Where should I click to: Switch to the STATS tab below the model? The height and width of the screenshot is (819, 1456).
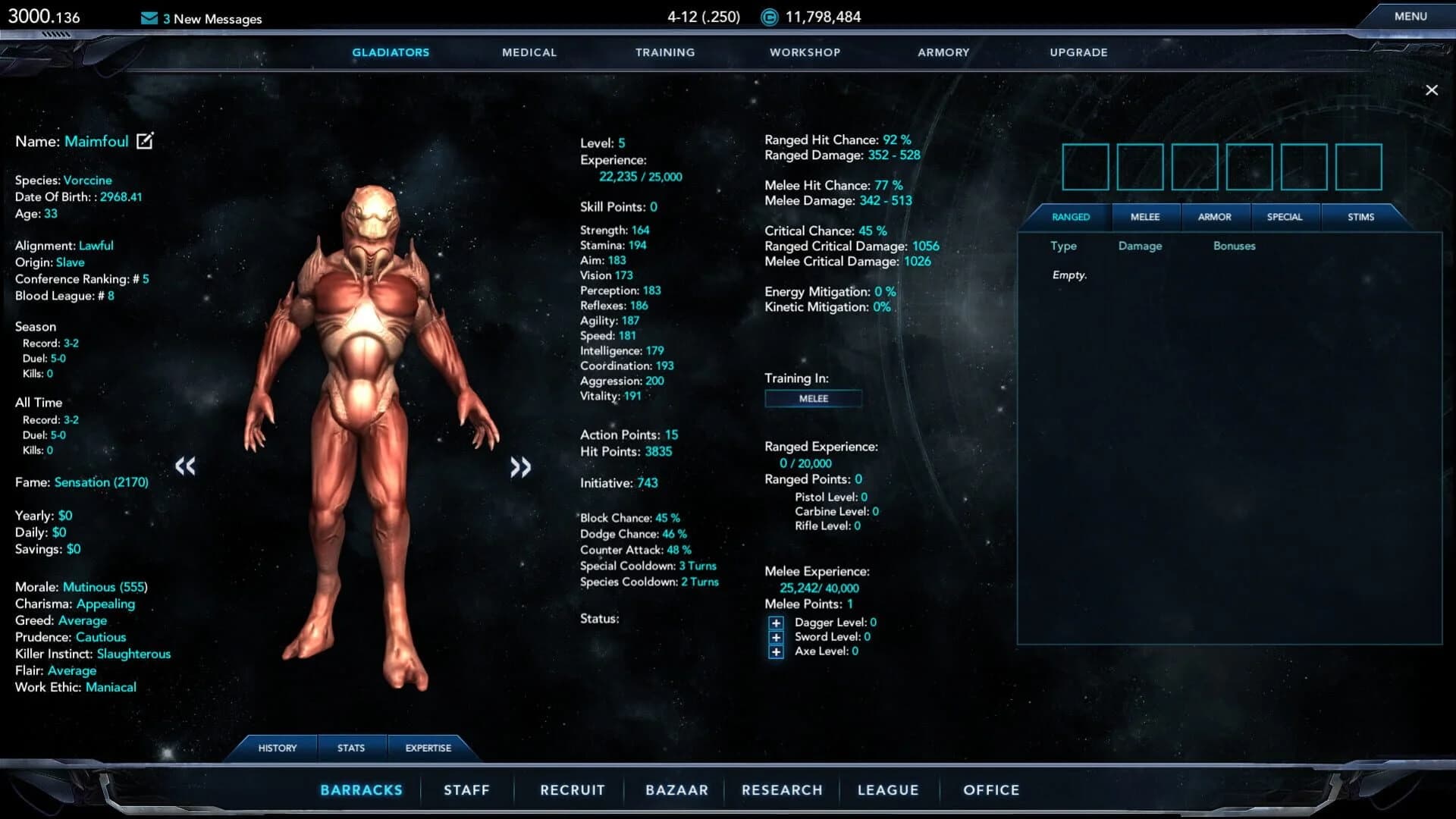coord(350,748)
